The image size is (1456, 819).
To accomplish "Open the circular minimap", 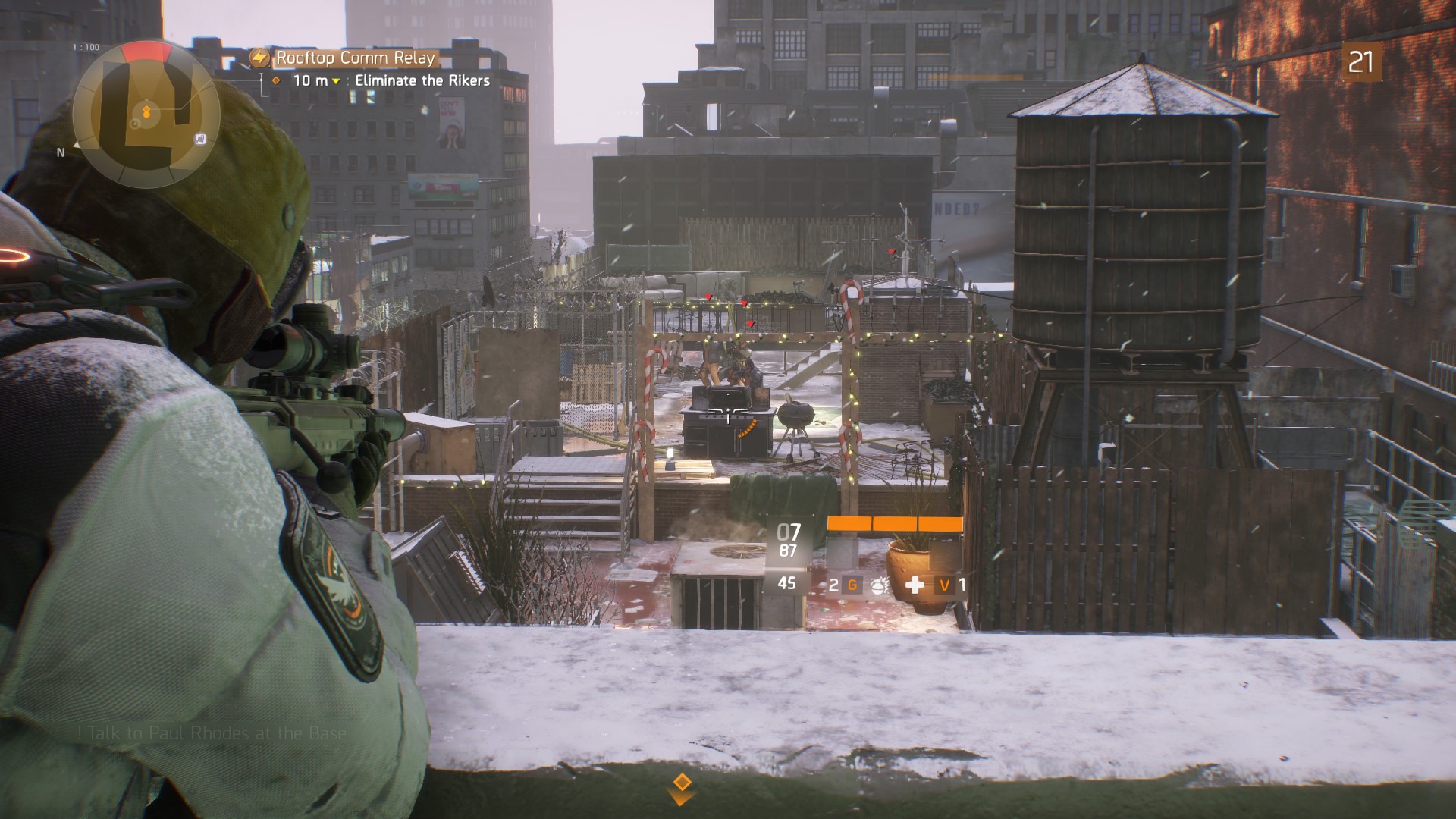I will coord(146,114).
